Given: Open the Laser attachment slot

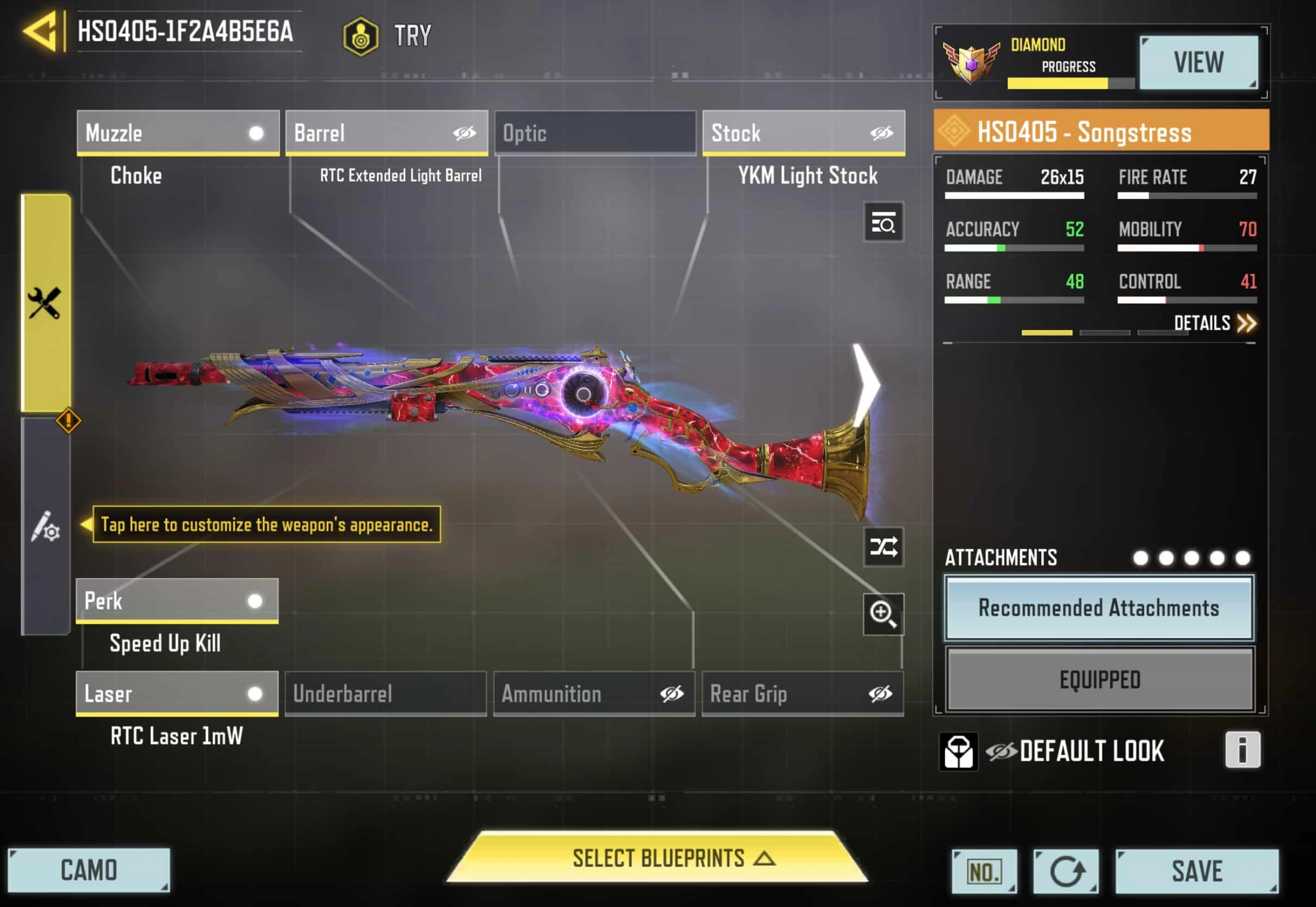Looking at the screenshot, I should click(177, 693).
